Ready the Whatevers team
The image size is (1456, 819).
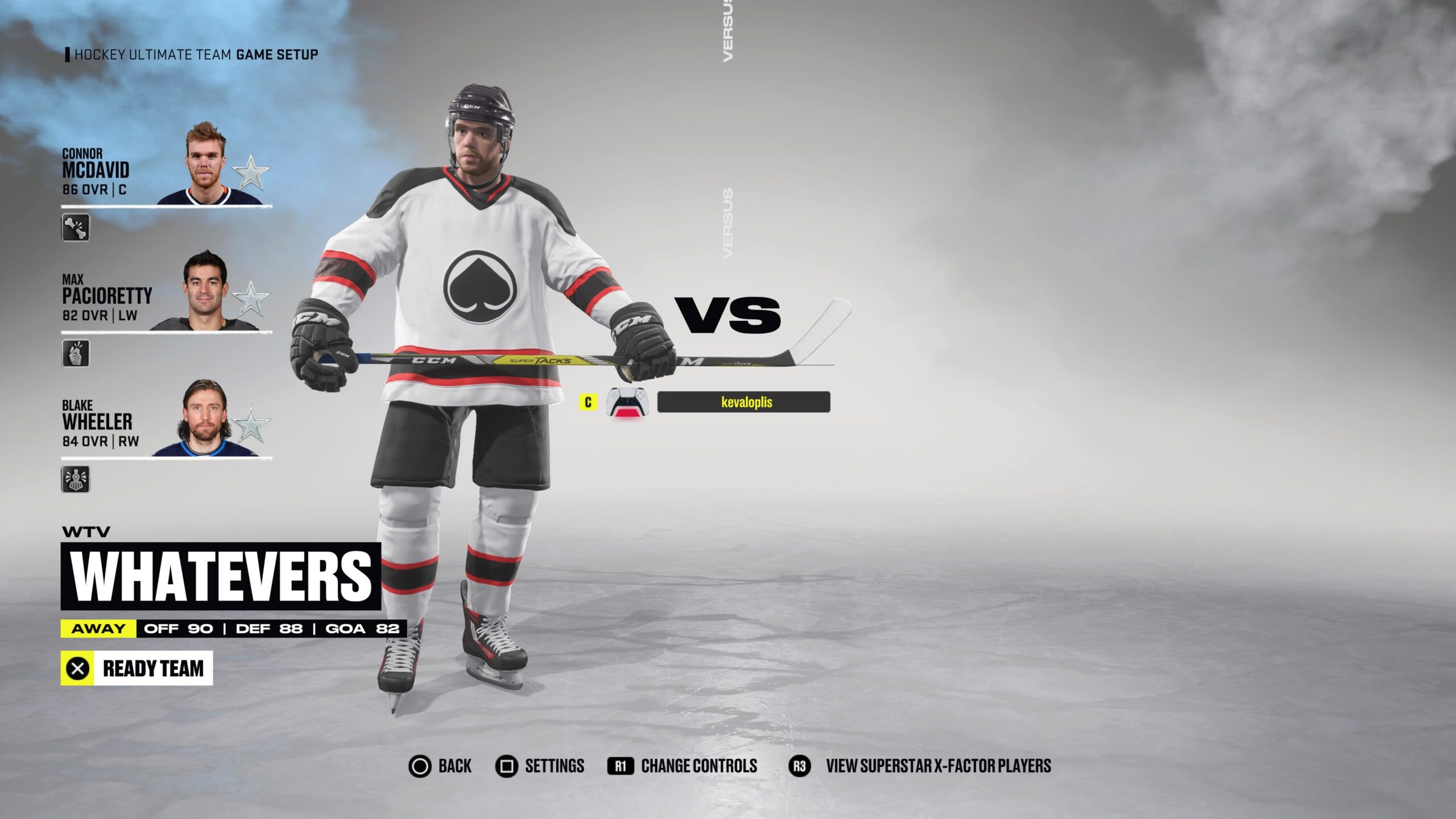tap(136, 668)
